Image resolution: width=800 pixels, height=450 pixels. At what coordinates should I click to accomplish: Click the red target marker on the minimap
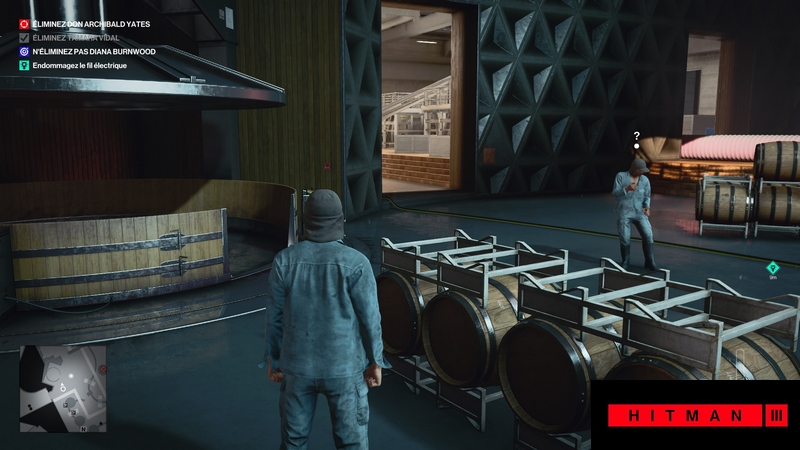click(x=101, y=369)
